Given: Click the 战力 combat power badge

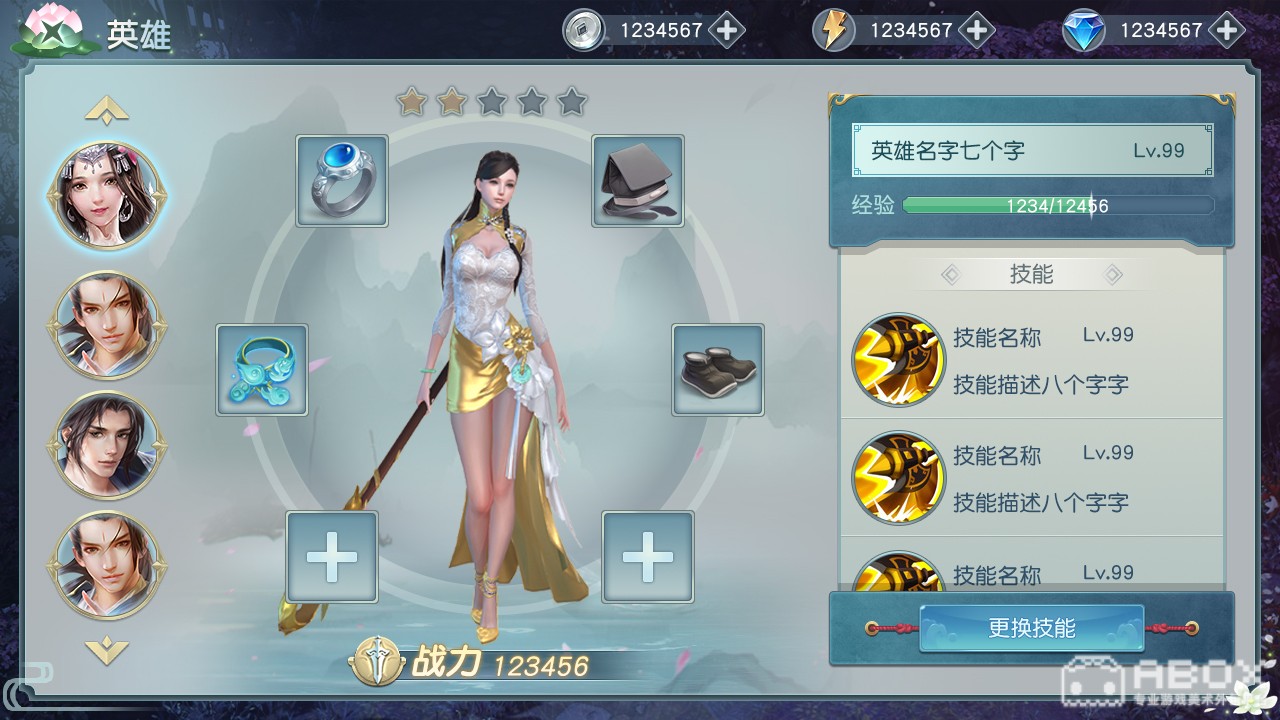Looking at the screenshot, I should click(377, 664).
